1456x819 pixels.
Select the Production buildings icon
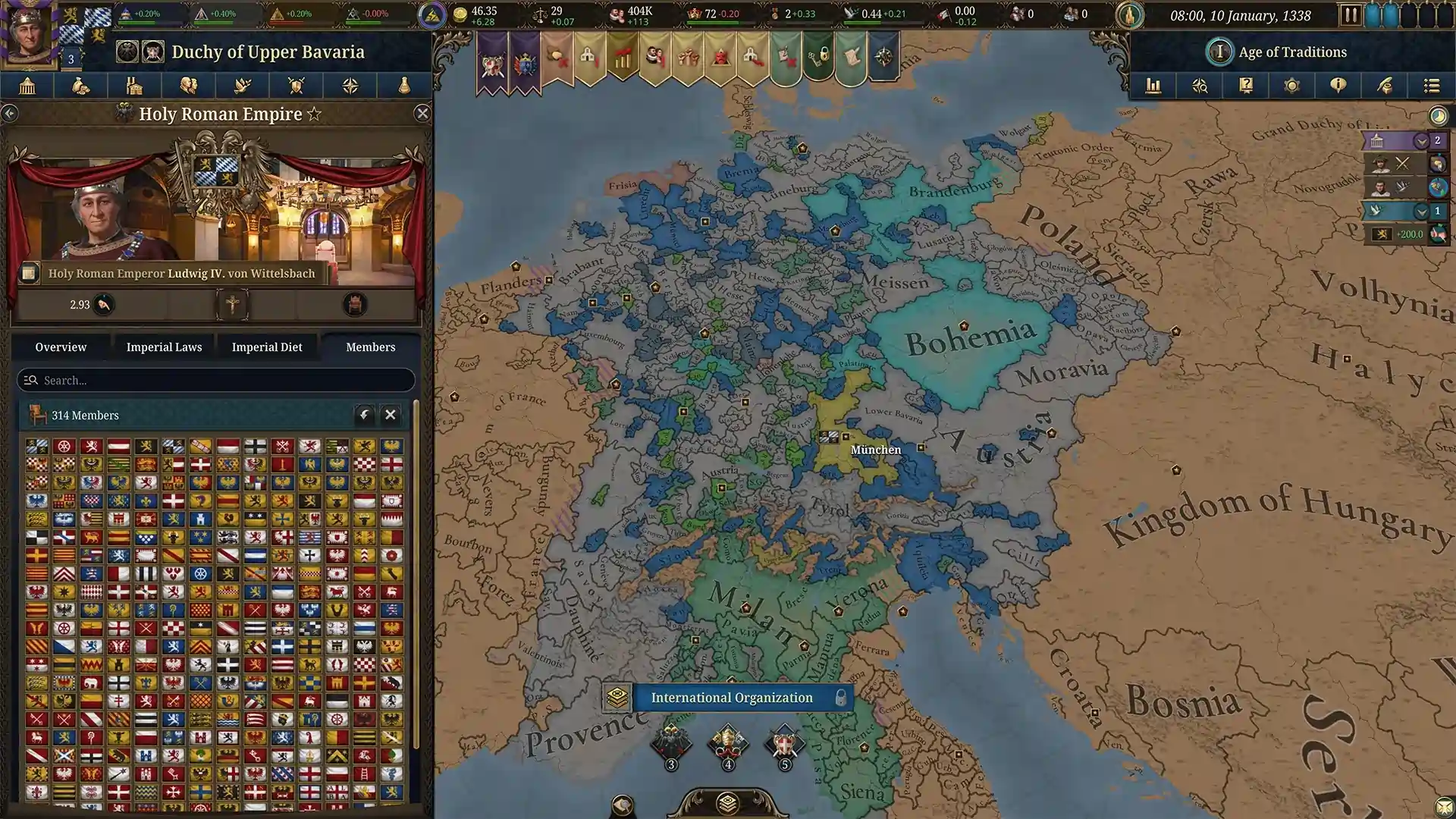tap(134, 86)
